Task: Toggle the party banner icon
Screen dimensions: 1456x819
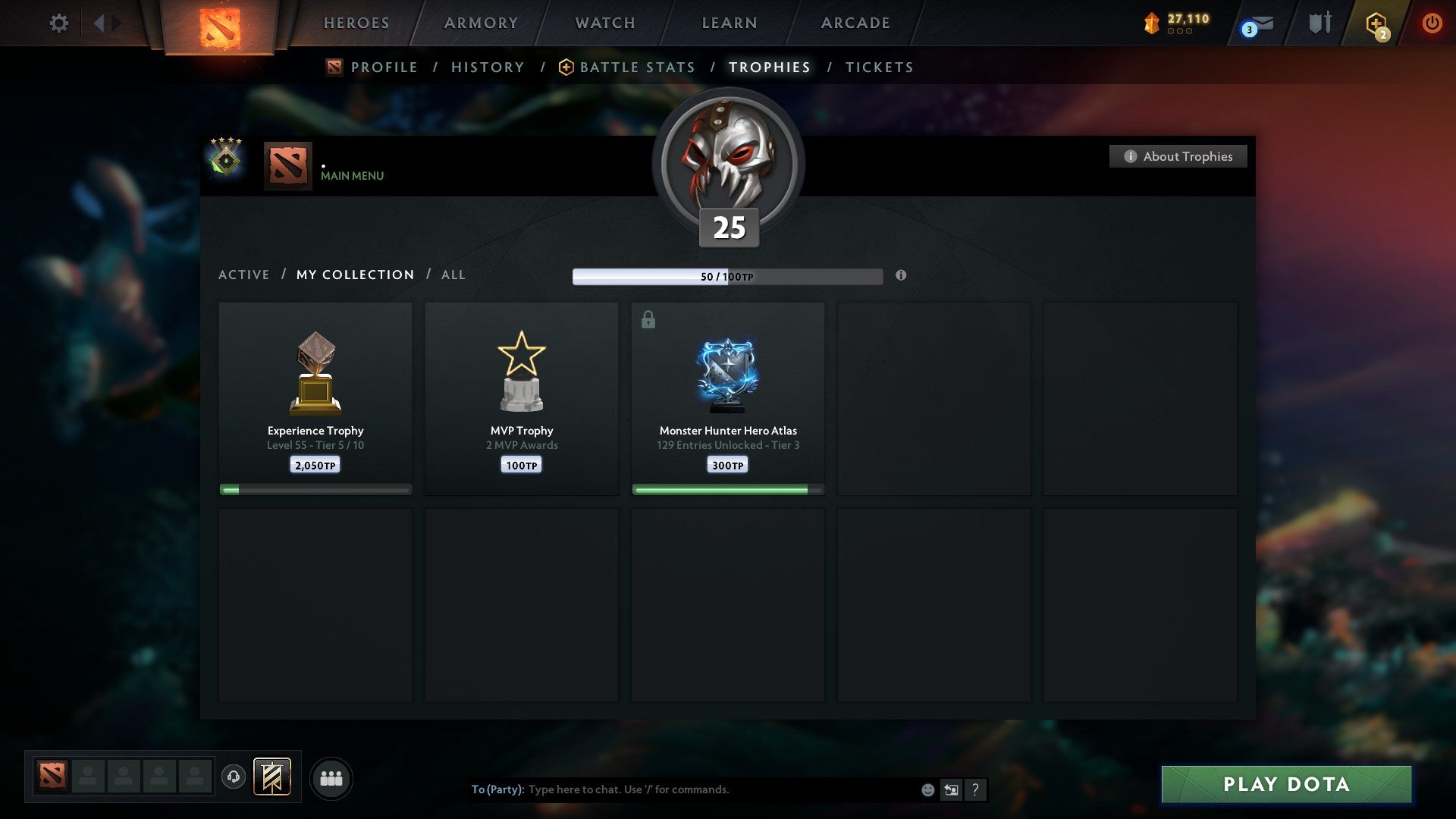Action: [272, 777]
